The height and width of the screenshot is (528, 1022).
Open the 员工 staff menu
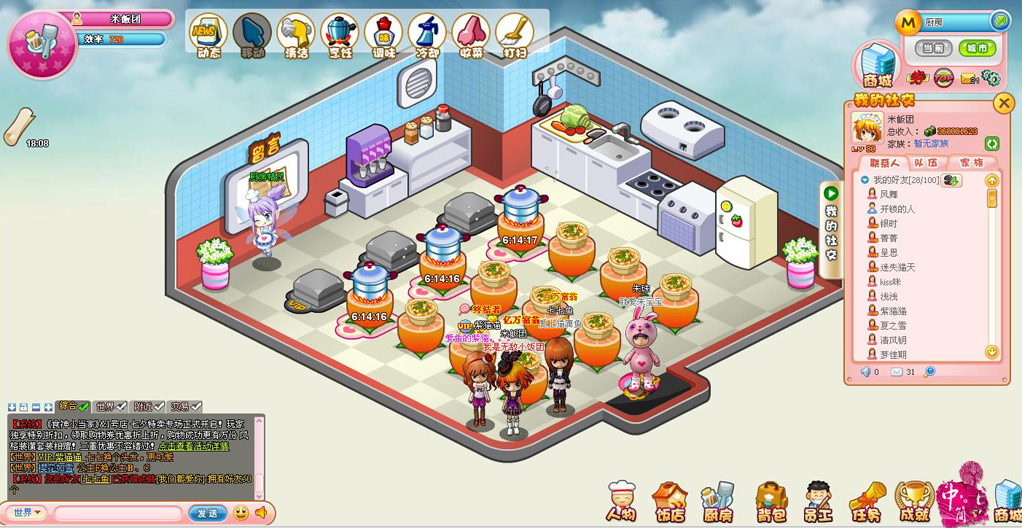[x=818, y=502]
